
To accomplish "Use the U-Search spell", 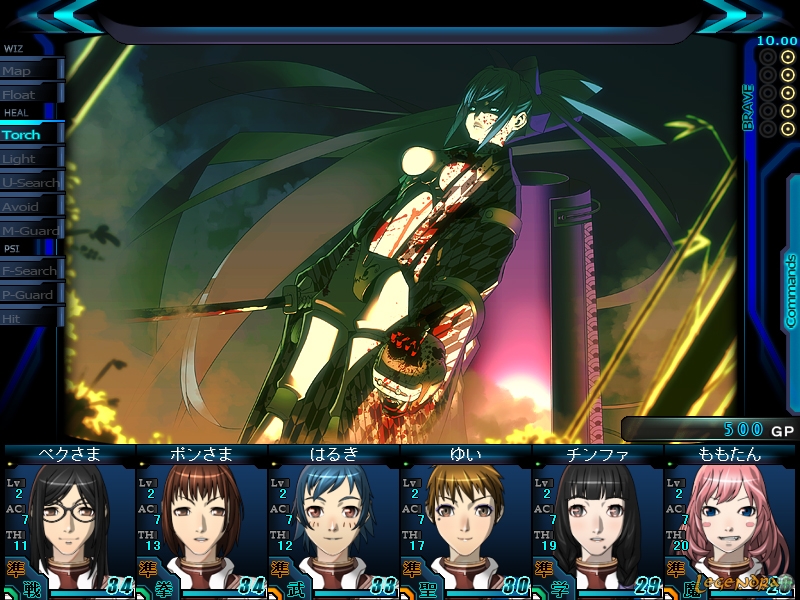I will click(x=30, y=183).
